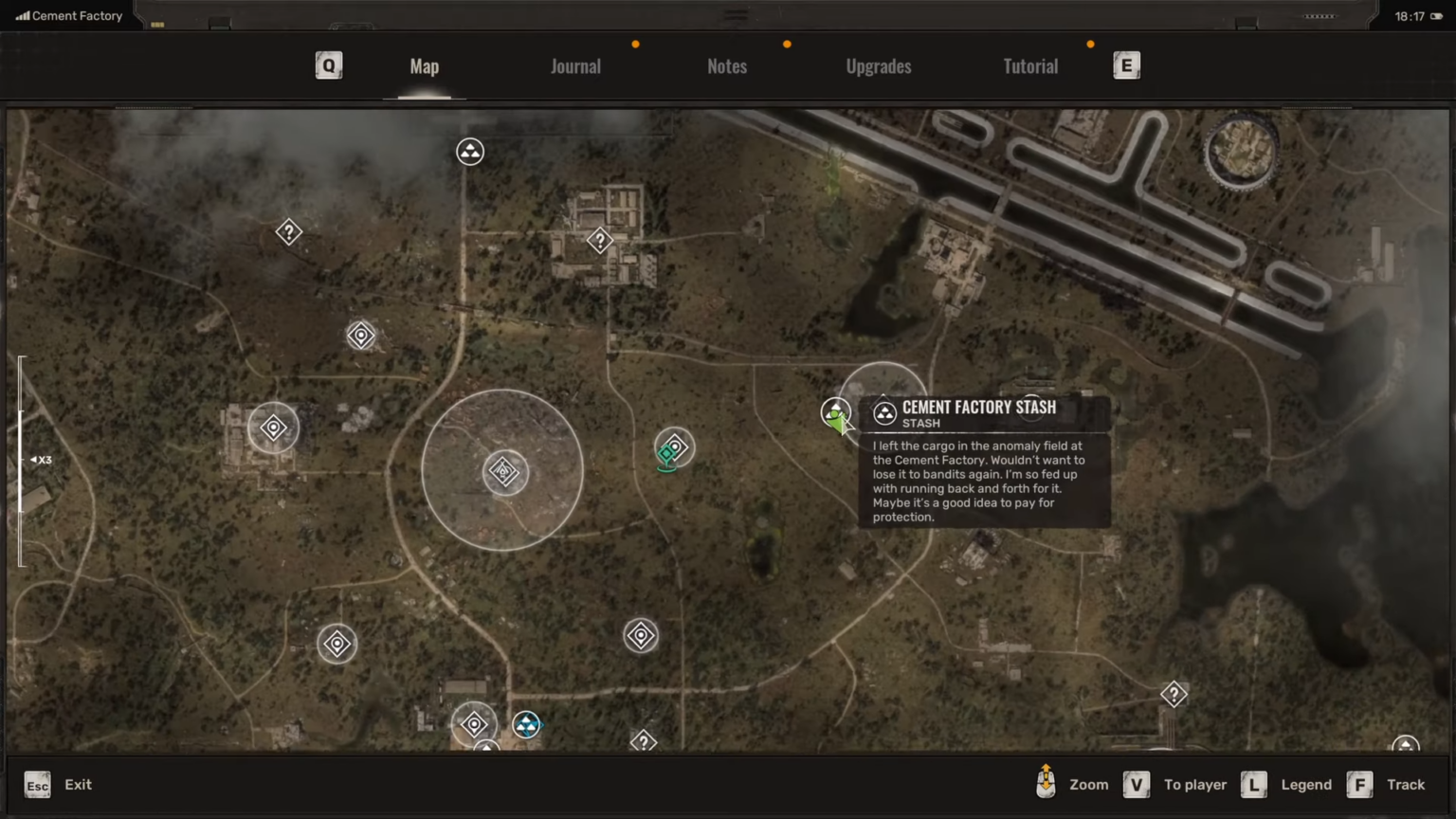Click the blue-highlighted stash marker
This screenshot has height=819, width=1456.
click(526, 725)
